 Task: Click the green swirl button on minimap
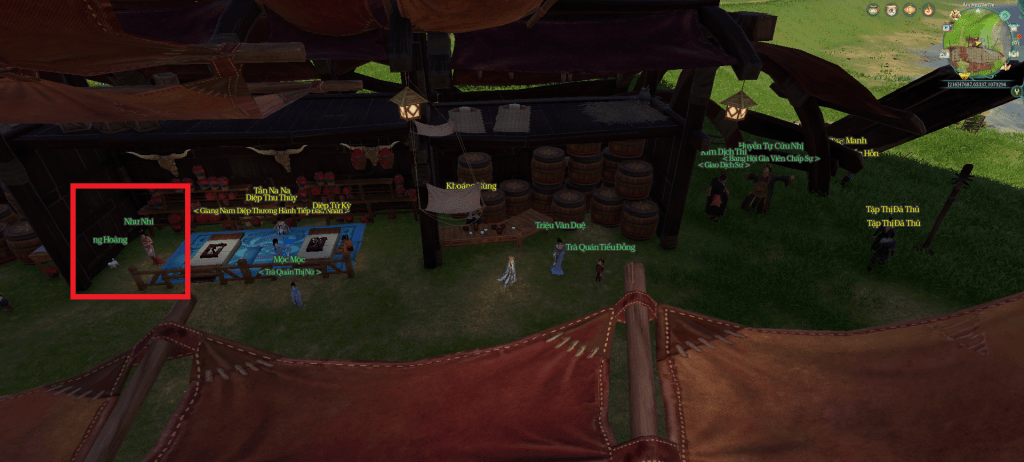click(x=1005, y=15)
